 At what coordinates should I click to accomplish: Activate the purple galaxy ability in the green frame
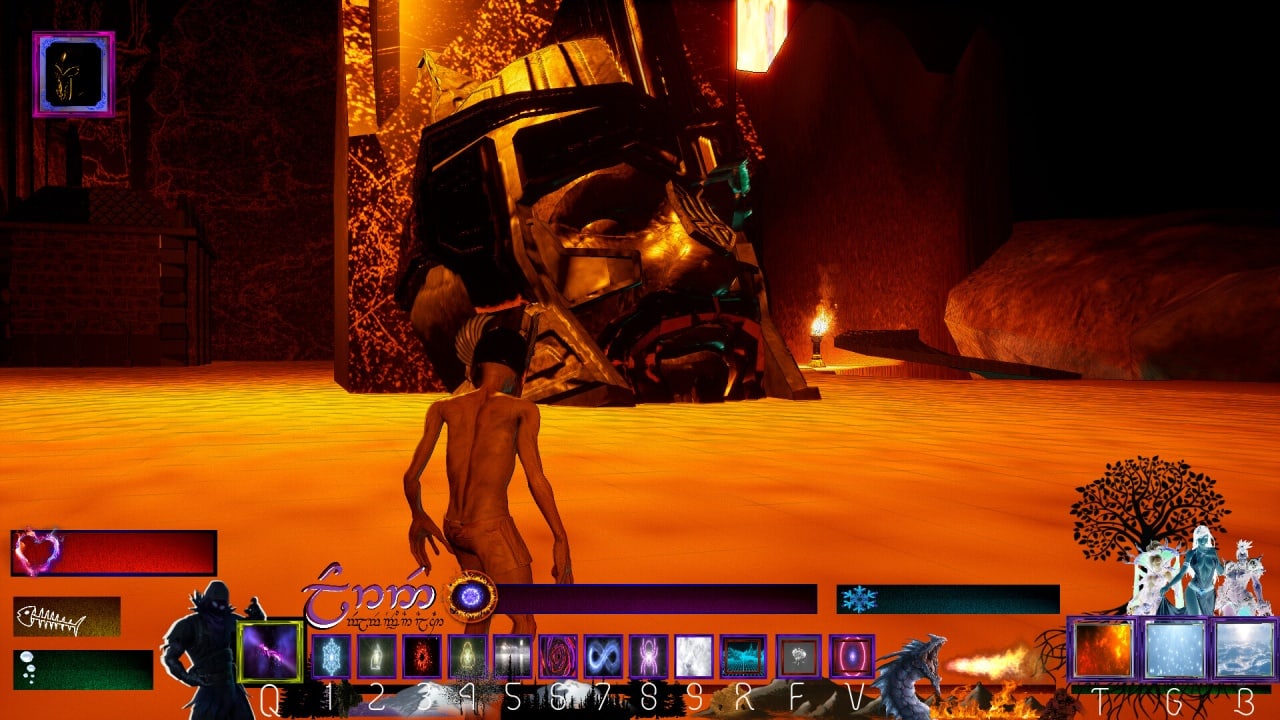[269, 652]
